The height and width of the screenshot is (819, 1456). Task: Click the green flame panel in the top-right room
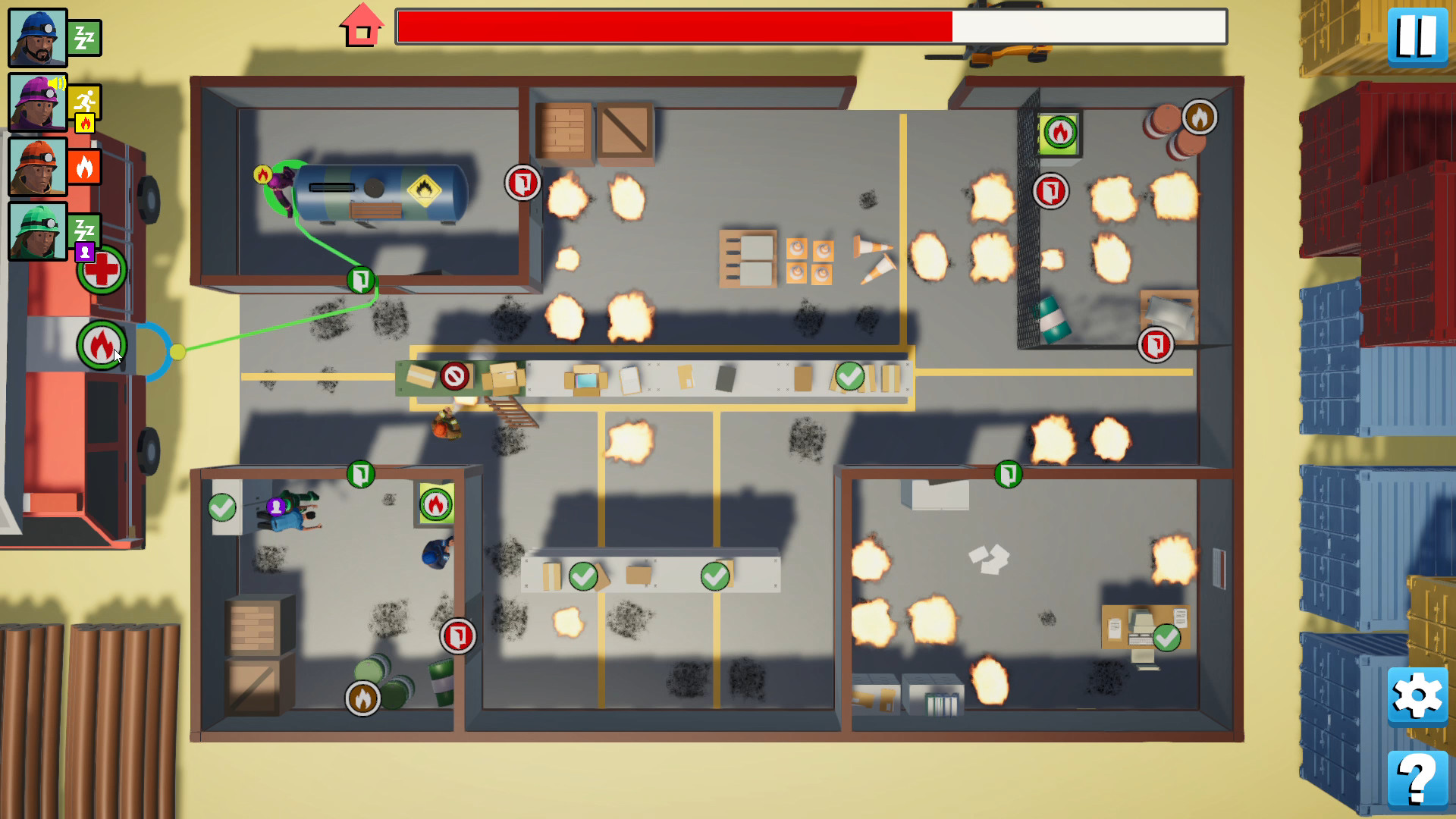(1059, 133)
